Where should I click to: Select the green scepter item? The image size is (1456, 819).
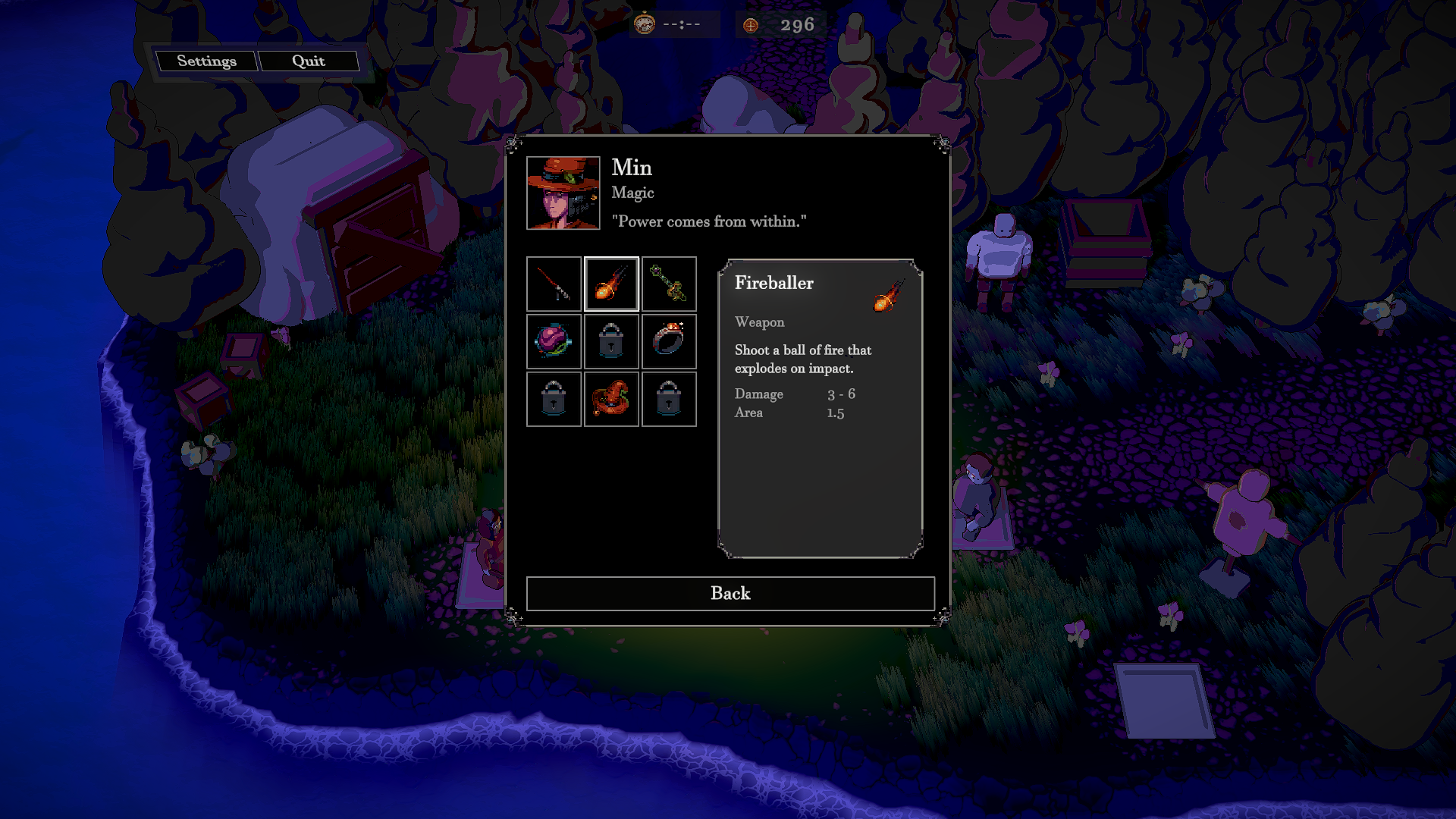[x=669, y=284]
